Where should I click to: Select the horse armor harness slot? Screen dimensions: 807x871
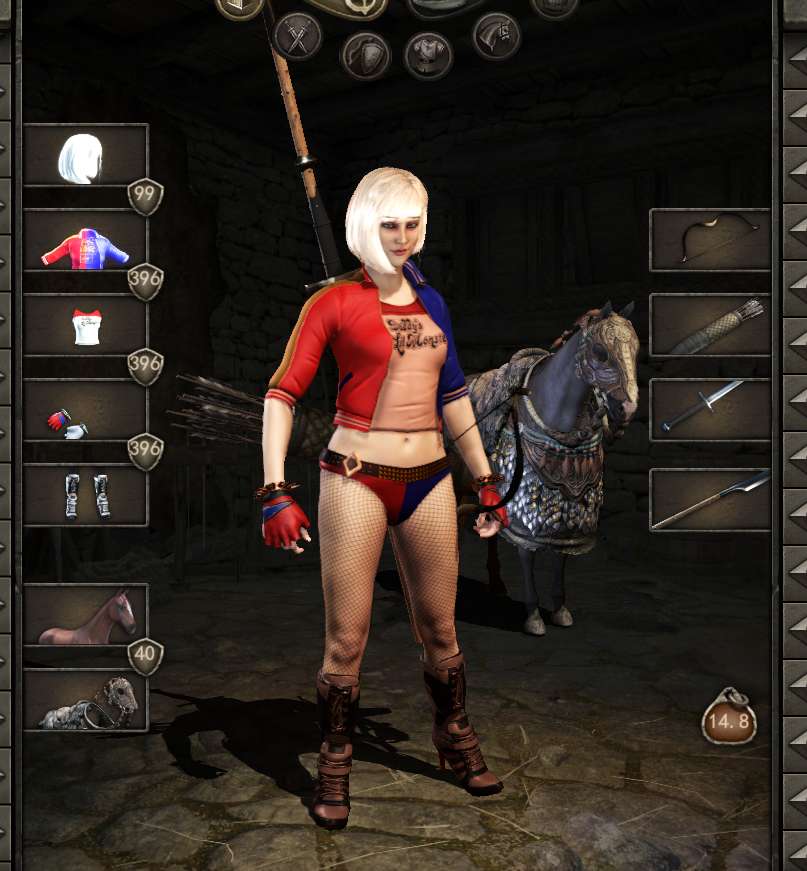85,701
